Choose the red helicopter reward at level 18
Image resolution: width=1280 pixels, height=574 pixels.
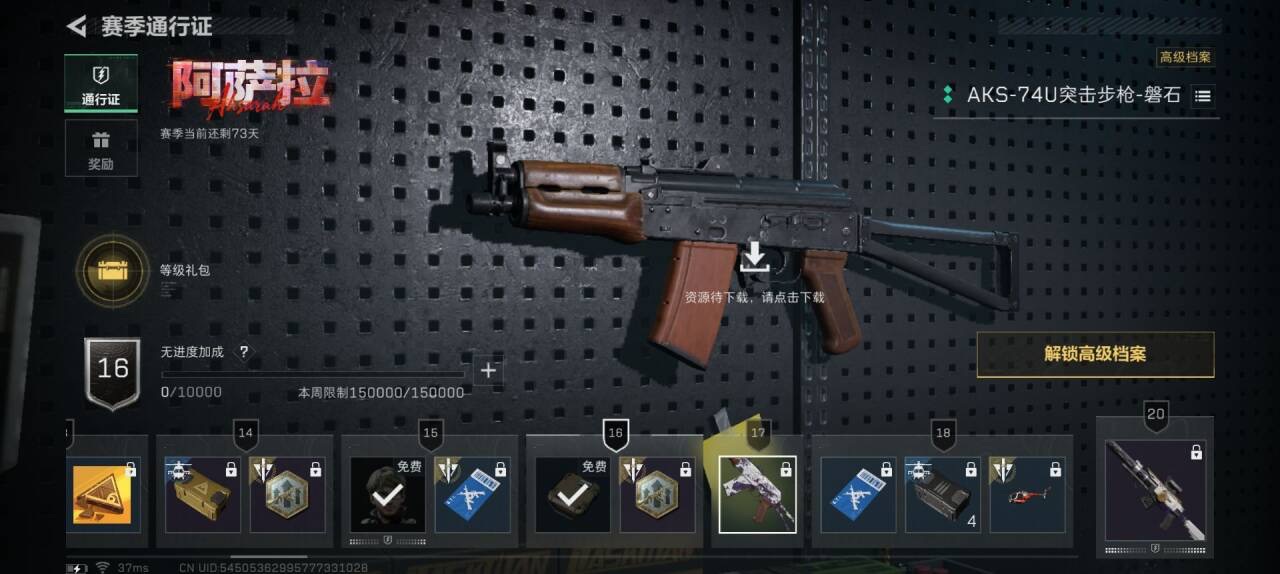point(1027,495)
